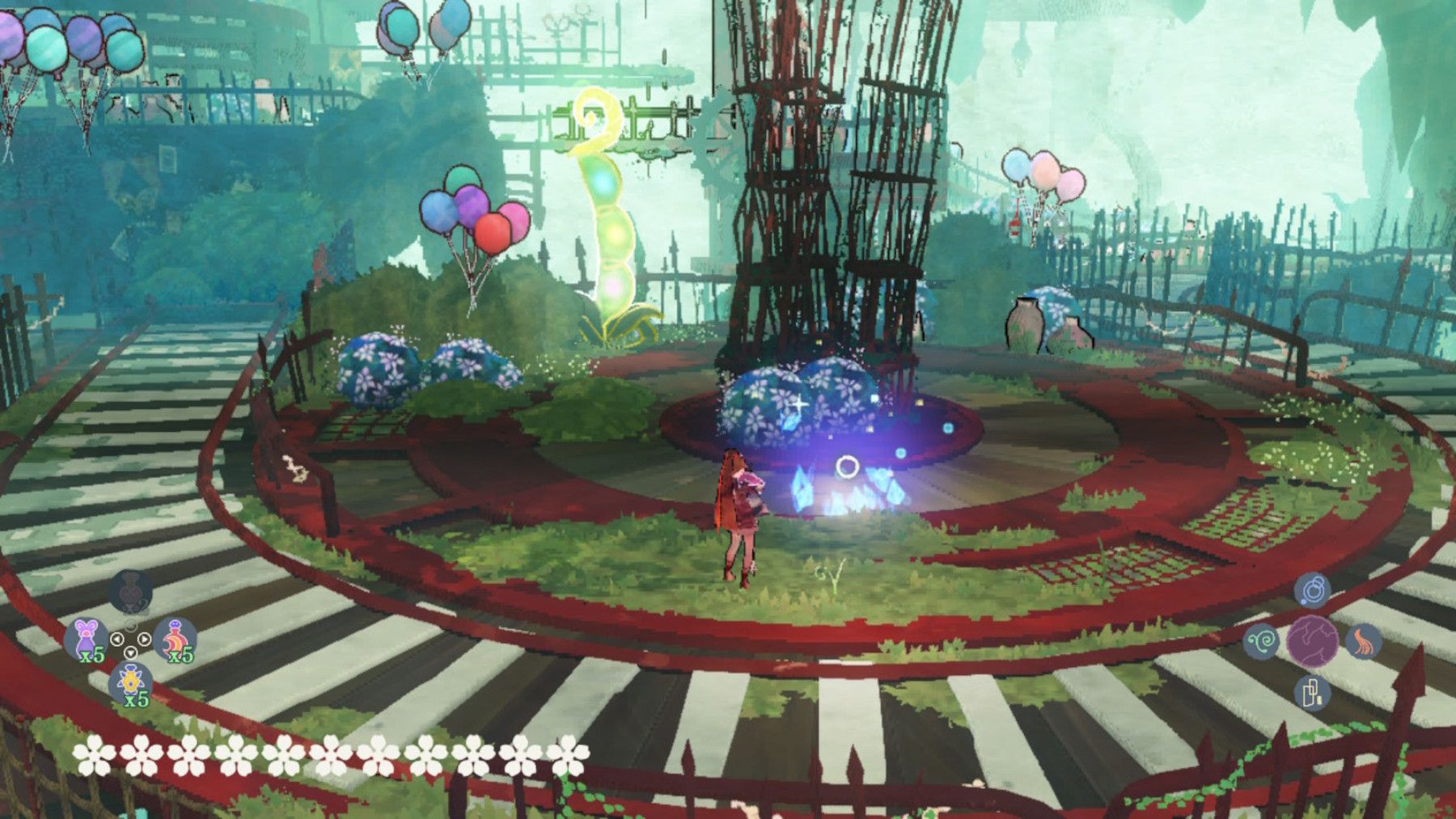Select the stacked cards icon below the planet
Image resolution: width=1456 pixels, height=819 pixels.
tap(1312, 694)
